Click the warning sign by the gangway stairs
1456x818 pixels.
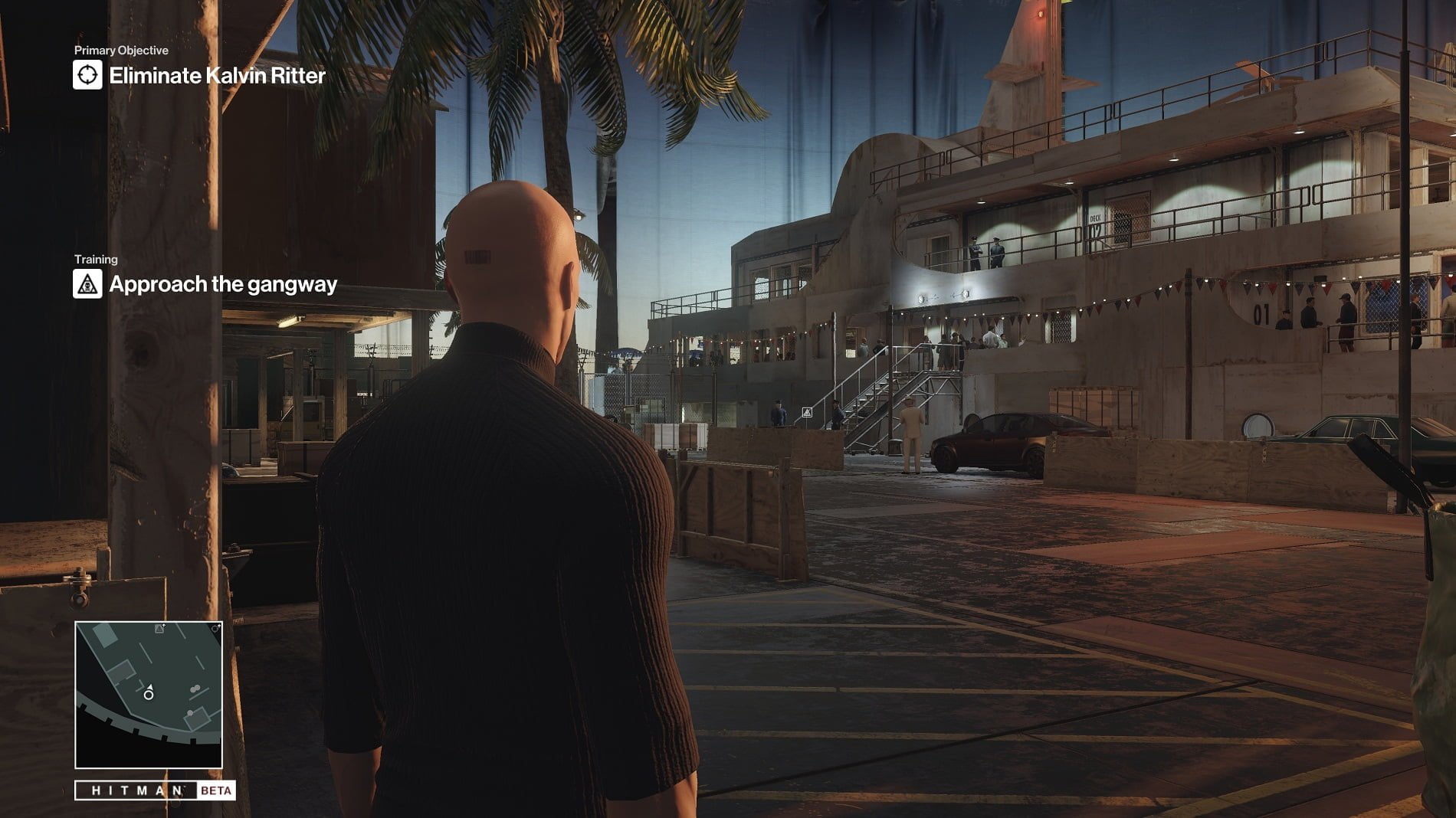click(x=807, y=414)
